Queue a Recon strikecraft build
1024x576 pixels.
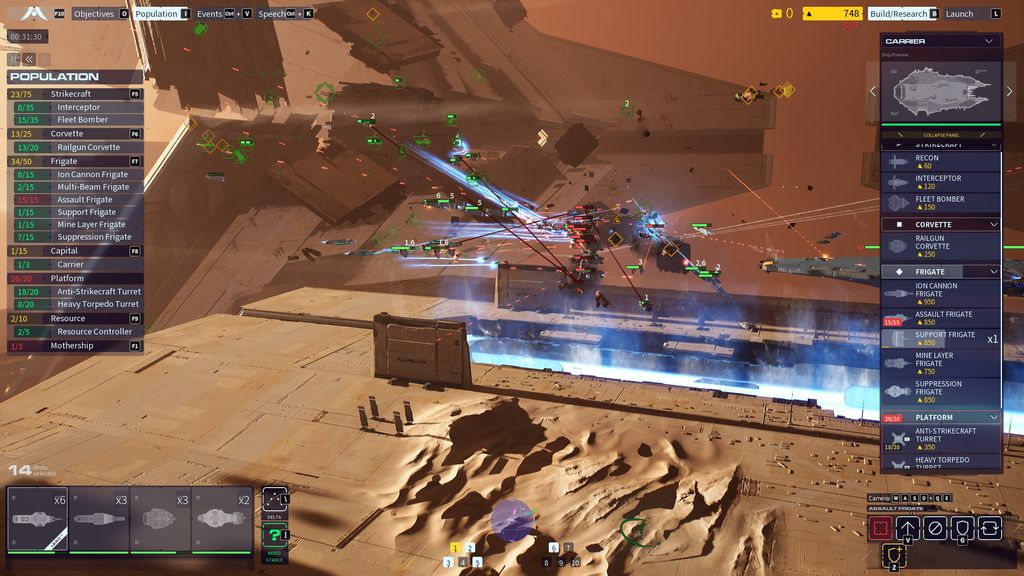[x=940, y=162]
